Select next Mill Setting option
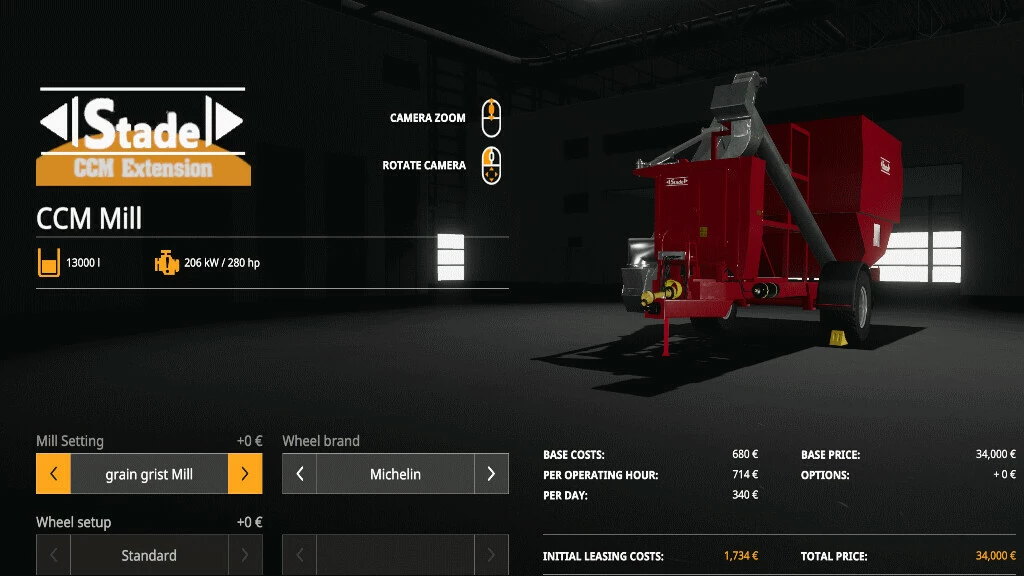 (245, 474)
